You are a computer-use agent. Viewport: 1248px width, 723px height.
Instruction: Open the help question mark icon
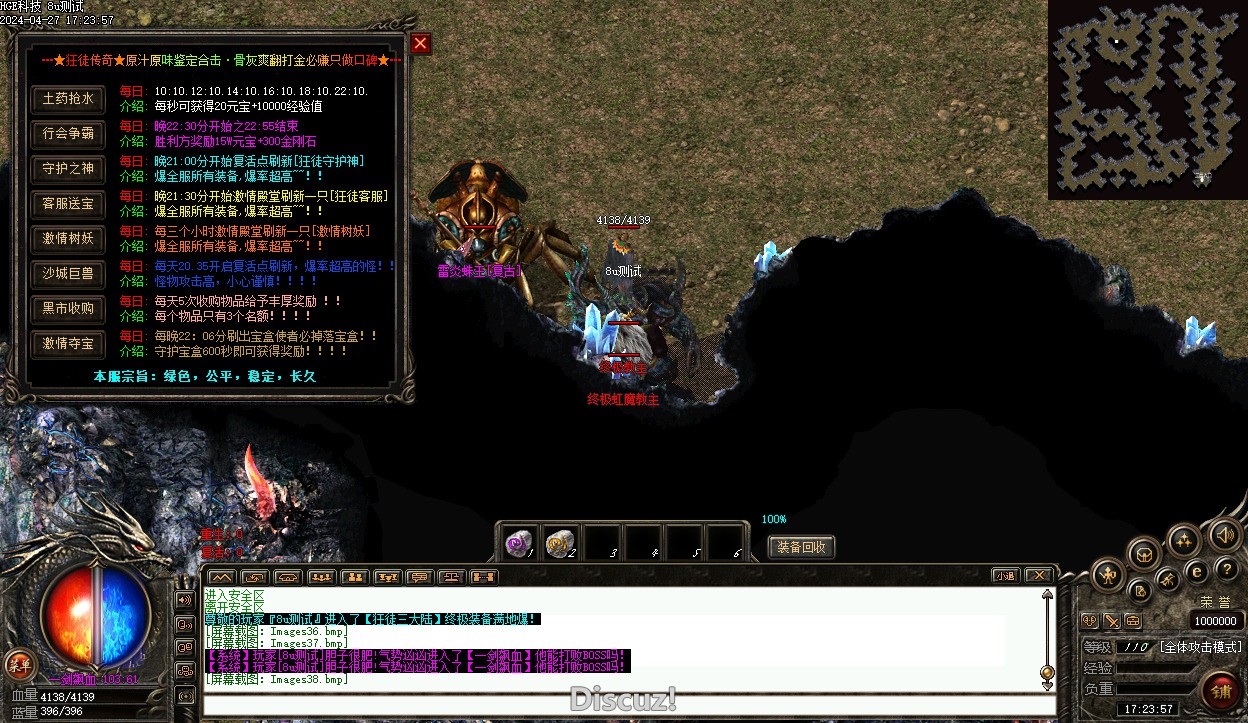click(x=1227, y=570)
